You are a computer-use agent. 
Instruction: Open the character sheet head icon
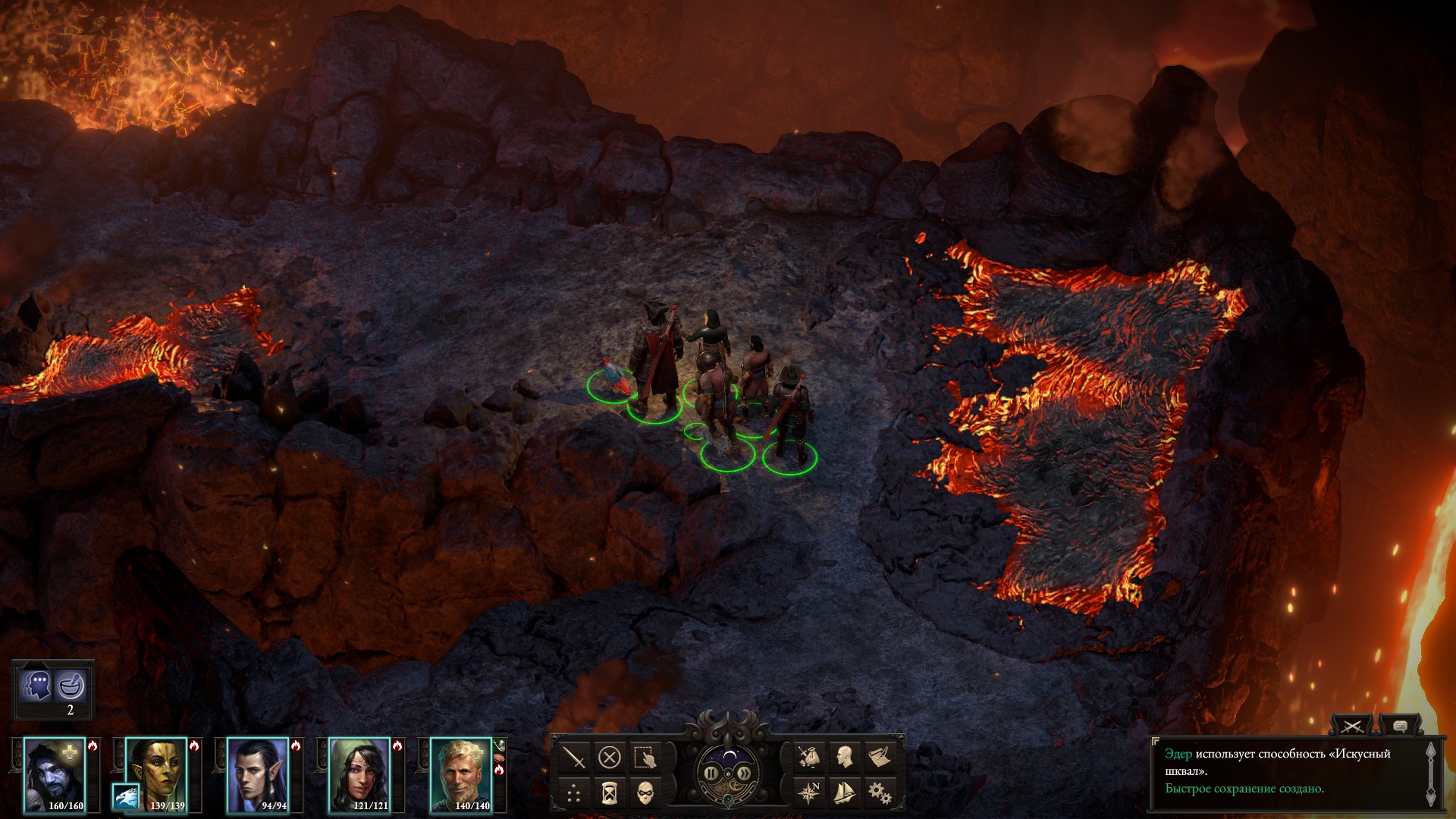[844, 757]
